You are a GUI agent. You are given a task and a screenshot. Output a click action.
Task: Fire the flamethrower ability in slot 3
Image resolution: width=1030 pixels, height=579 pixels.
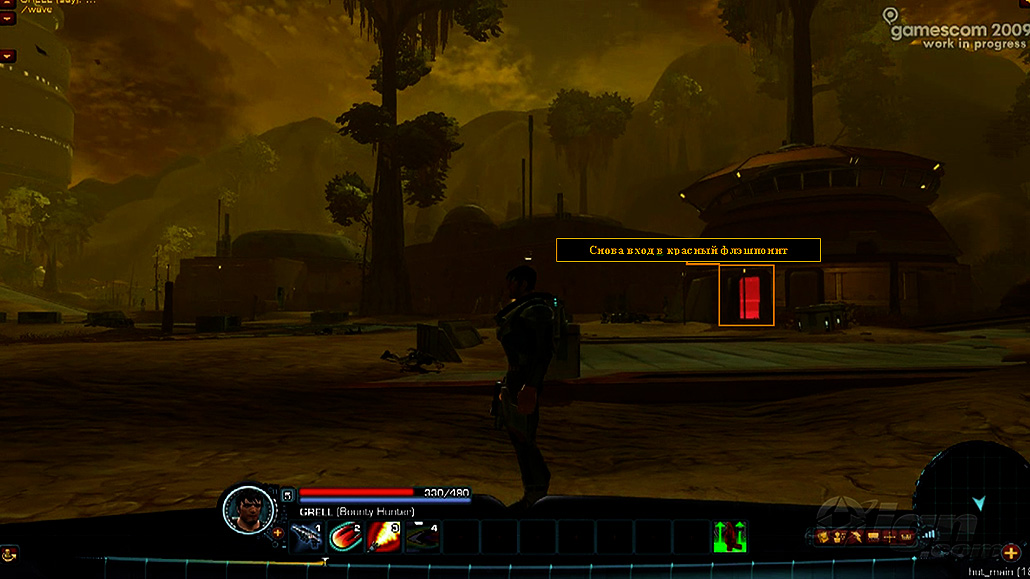[384, 537]
